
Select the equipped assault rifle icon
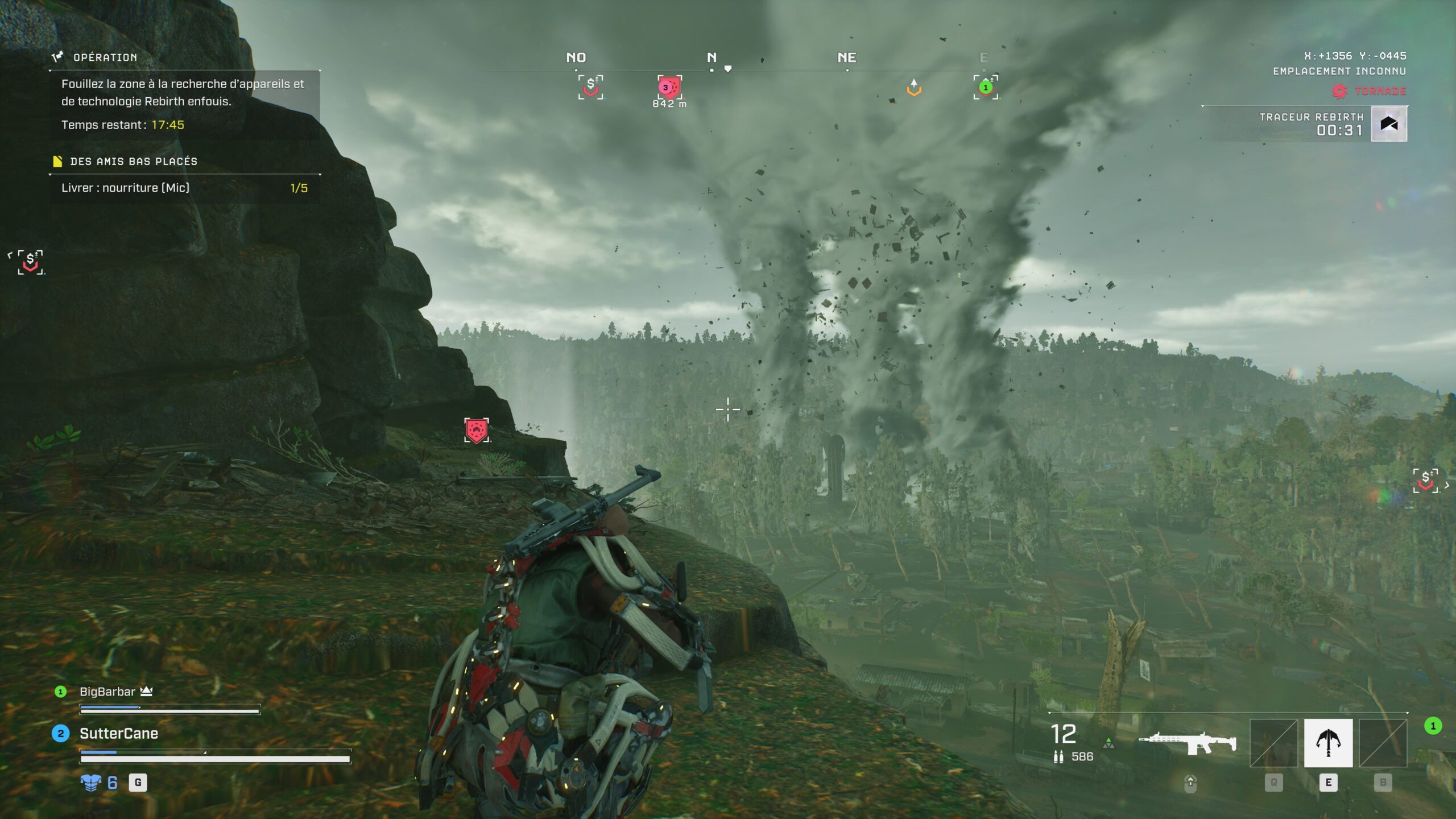[1187, 743]
